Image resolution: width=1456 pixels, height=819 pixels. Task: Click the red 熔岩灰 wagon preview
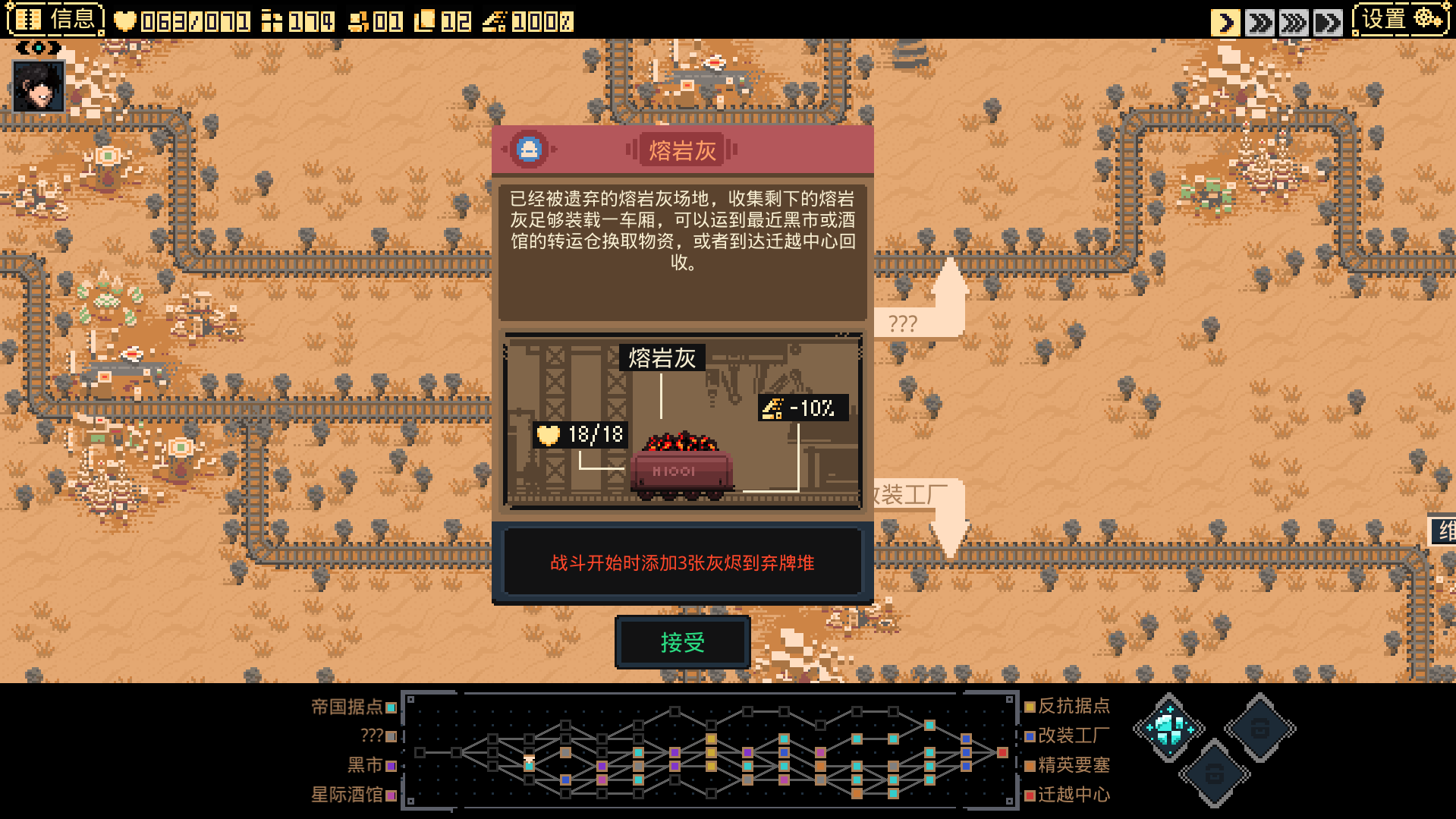(x=681, y=468)
